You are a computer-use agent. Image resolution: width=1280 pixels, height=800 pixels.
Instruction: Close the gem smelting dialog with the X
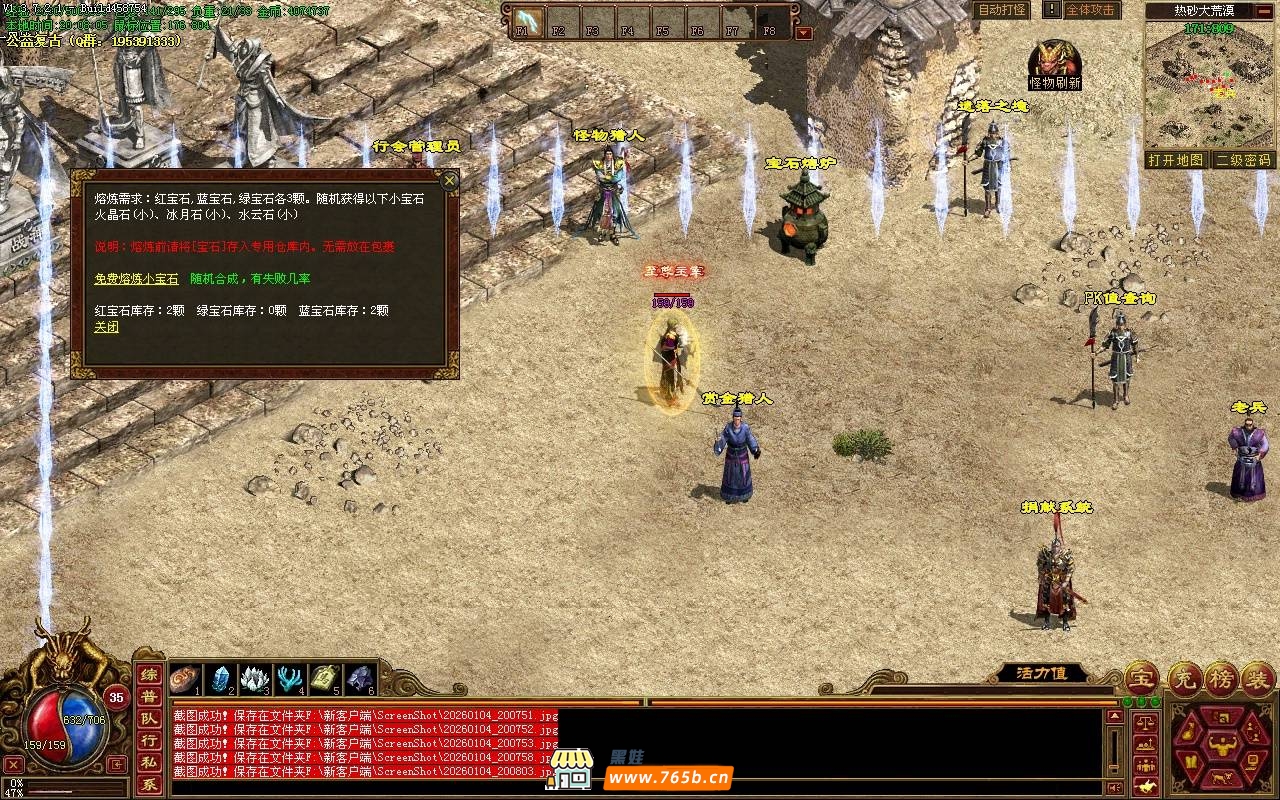pos(450,181)
